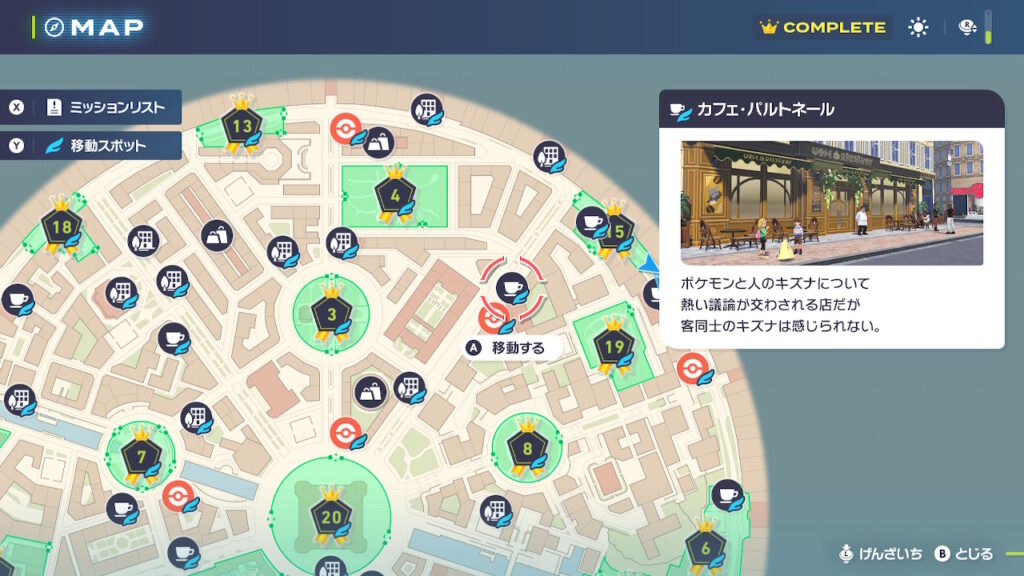The width and height of the screenshot is (1024, 576).
Task: Click the COMPLETE crown badge
Action: click(823, 28)
